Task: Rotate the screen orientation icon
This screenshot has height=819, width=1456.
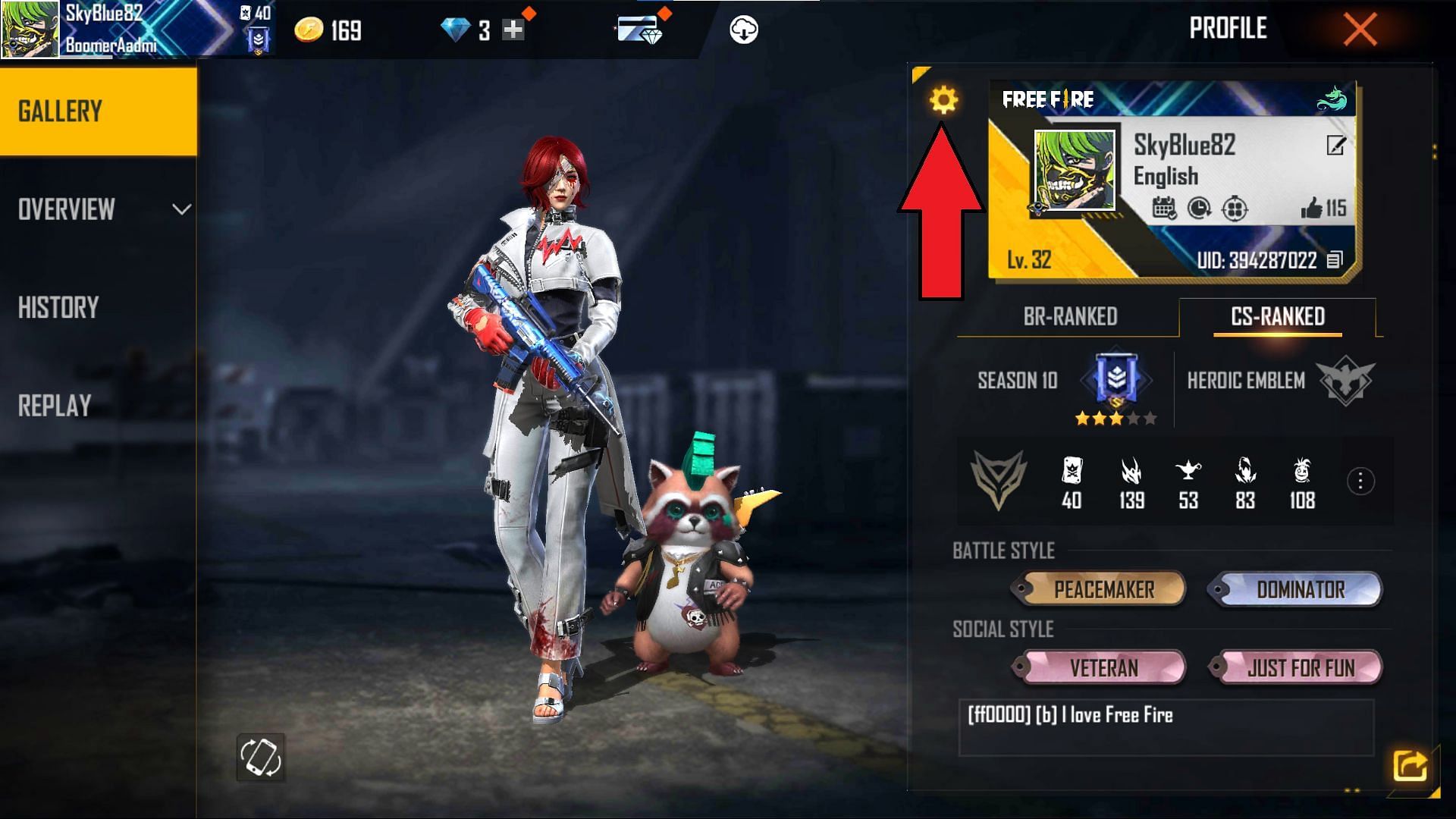Action: (260, 757)
